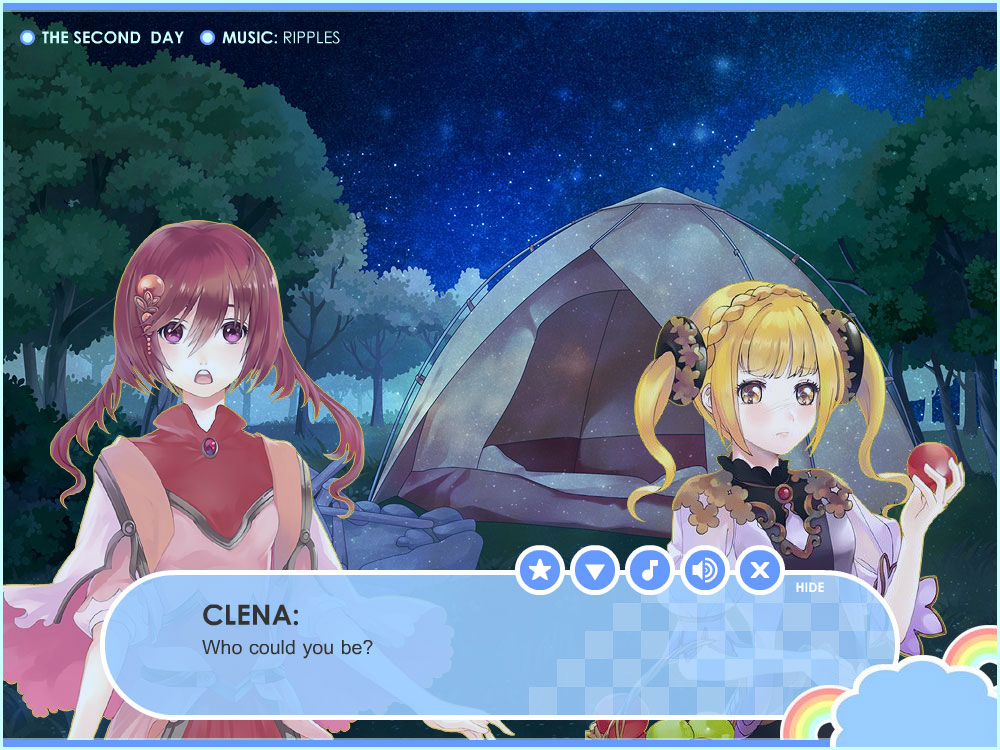Hide the dialogue box with HIDE

click(810, 588)
